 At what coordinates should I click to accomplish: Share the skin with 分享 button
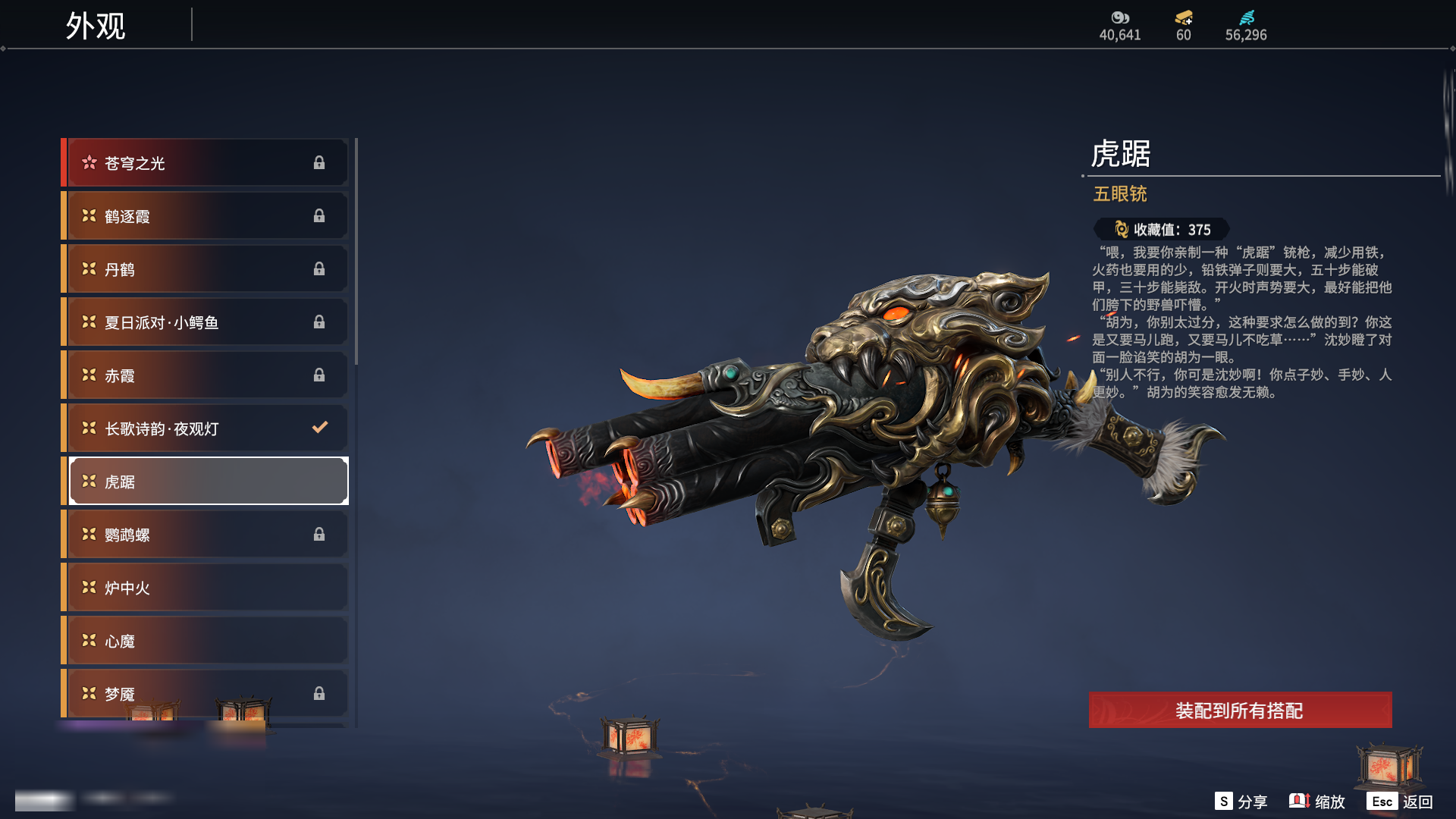(1241, 802)
